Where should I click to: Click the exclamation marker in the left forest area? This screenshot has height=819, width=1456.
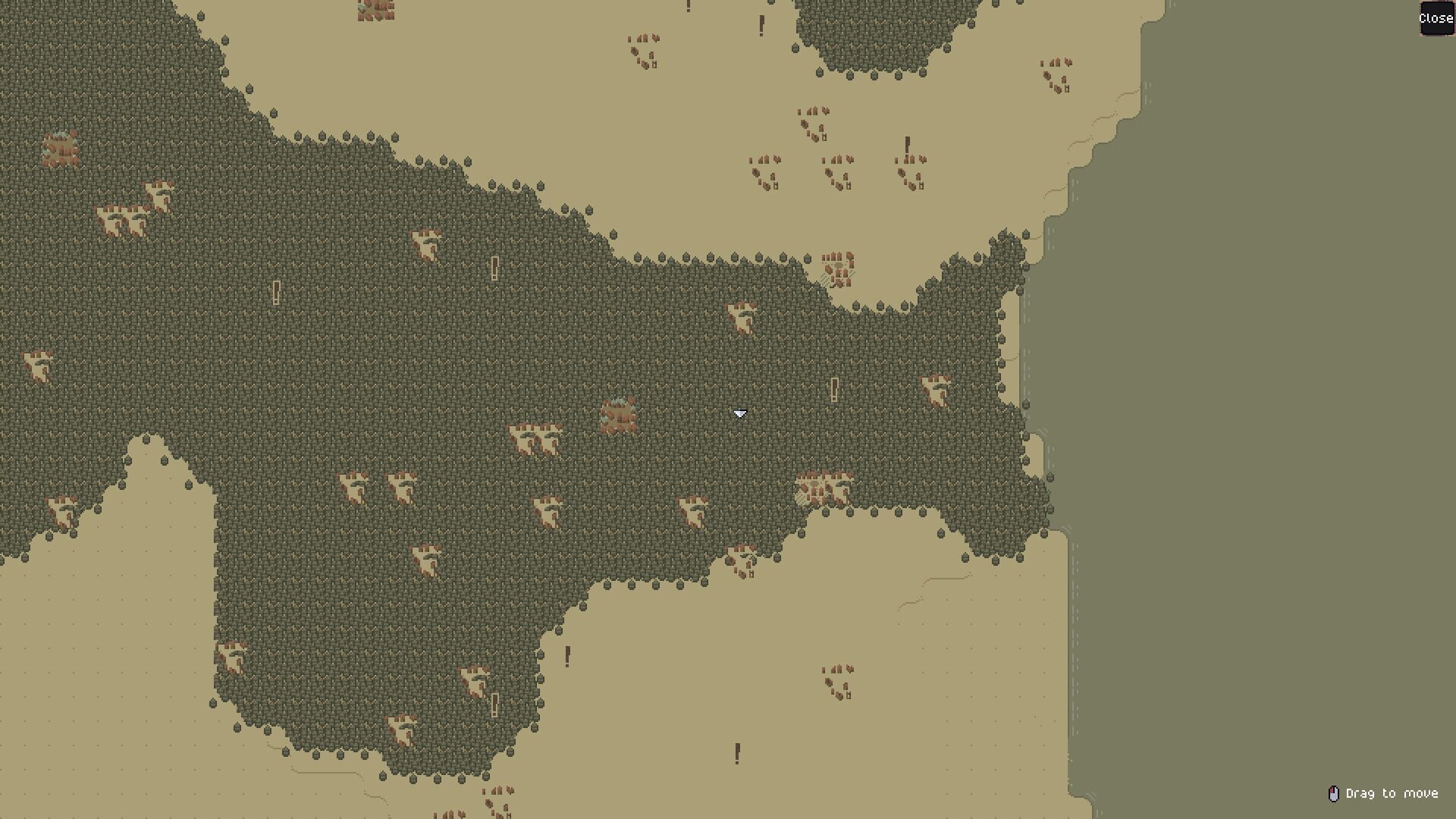[275, 293]
